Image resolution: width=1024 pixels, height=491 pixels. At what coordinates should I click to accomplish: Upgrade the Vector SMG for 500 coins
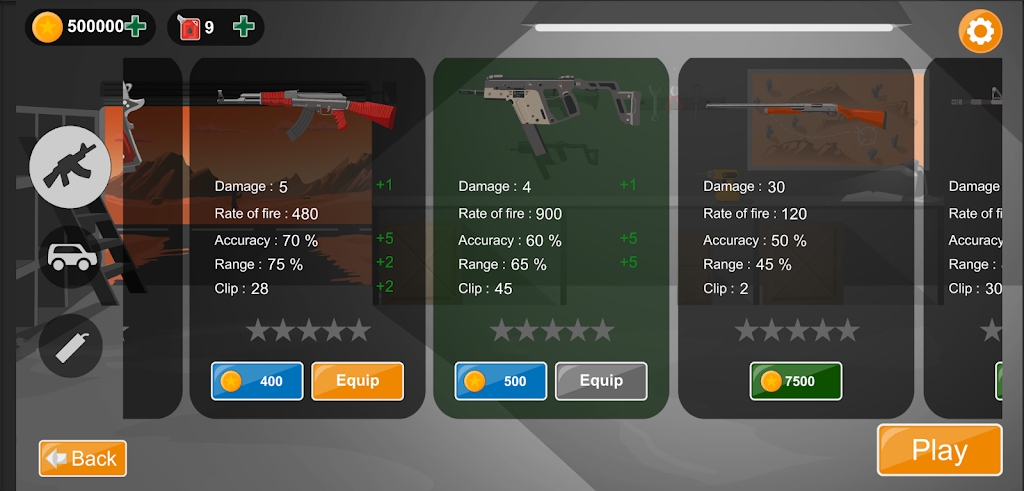[x=501, y=381]
